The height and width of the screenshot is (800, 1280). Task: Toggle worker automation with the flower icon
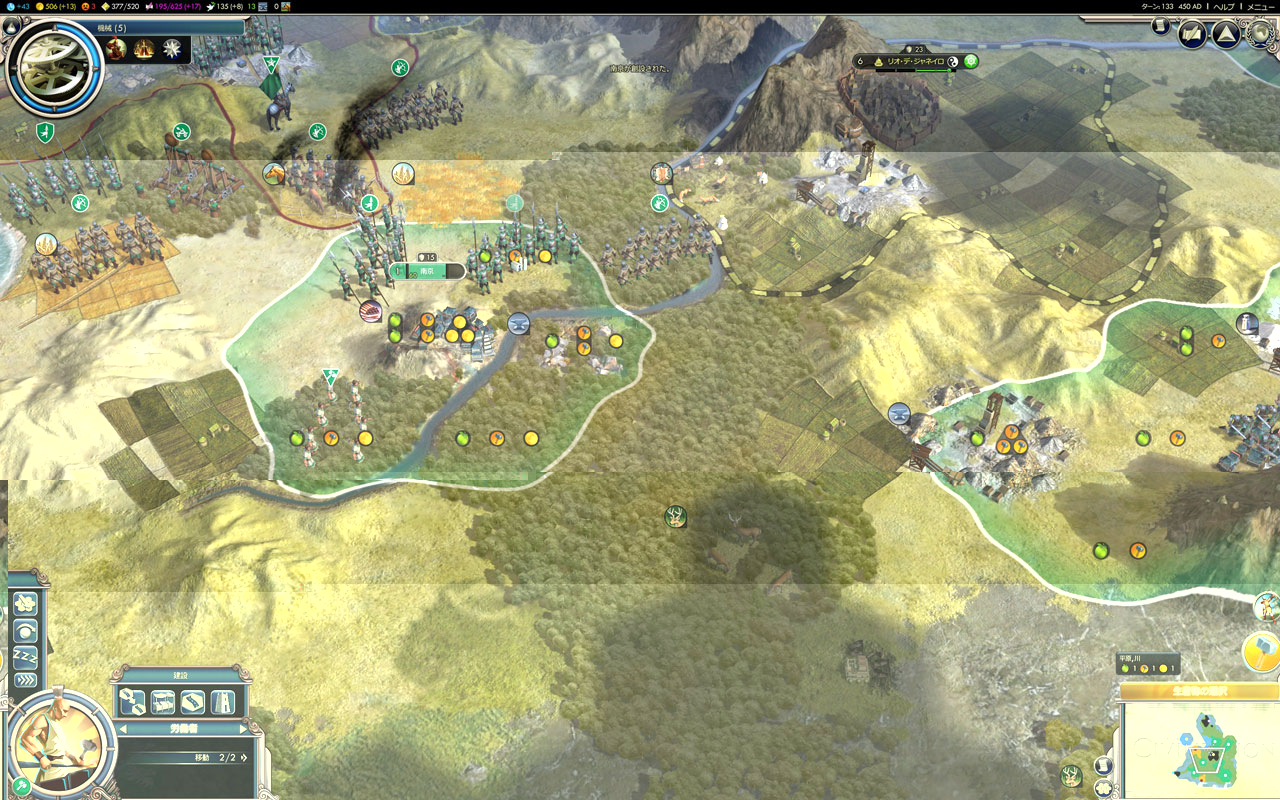(x=26, y=604)
